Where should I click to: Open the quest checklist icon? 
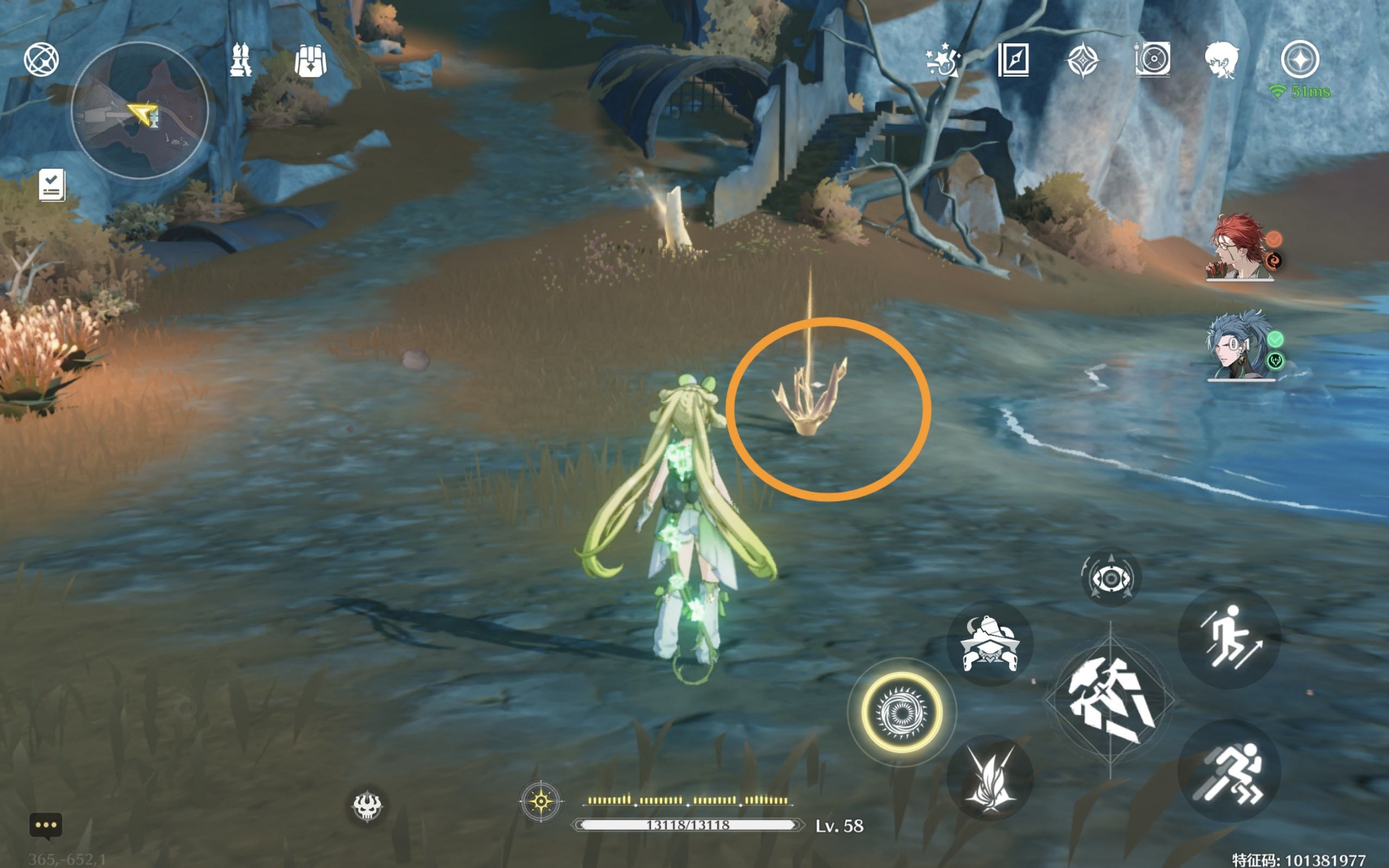(x=52, y=185)
